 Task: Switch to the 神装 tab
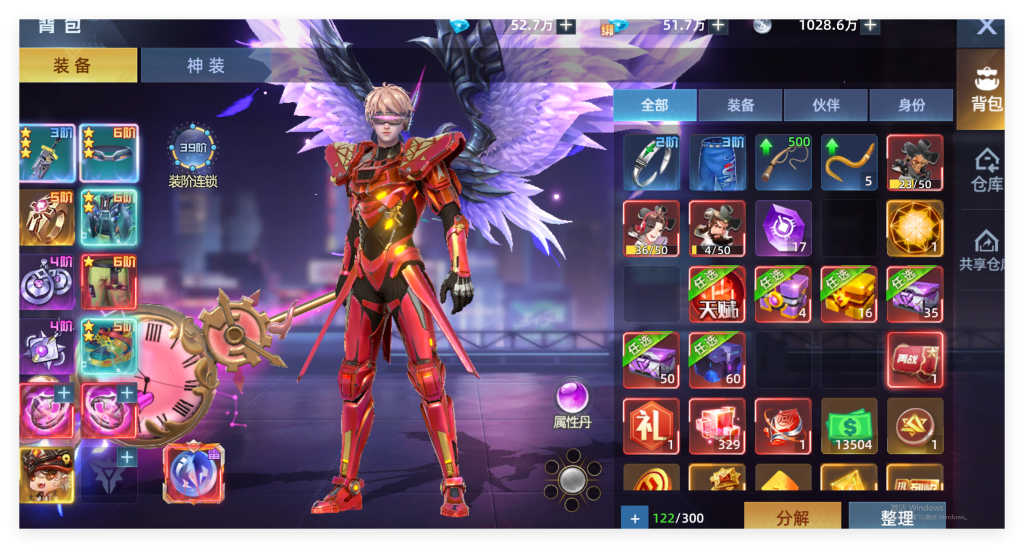(x=206, y=66)
